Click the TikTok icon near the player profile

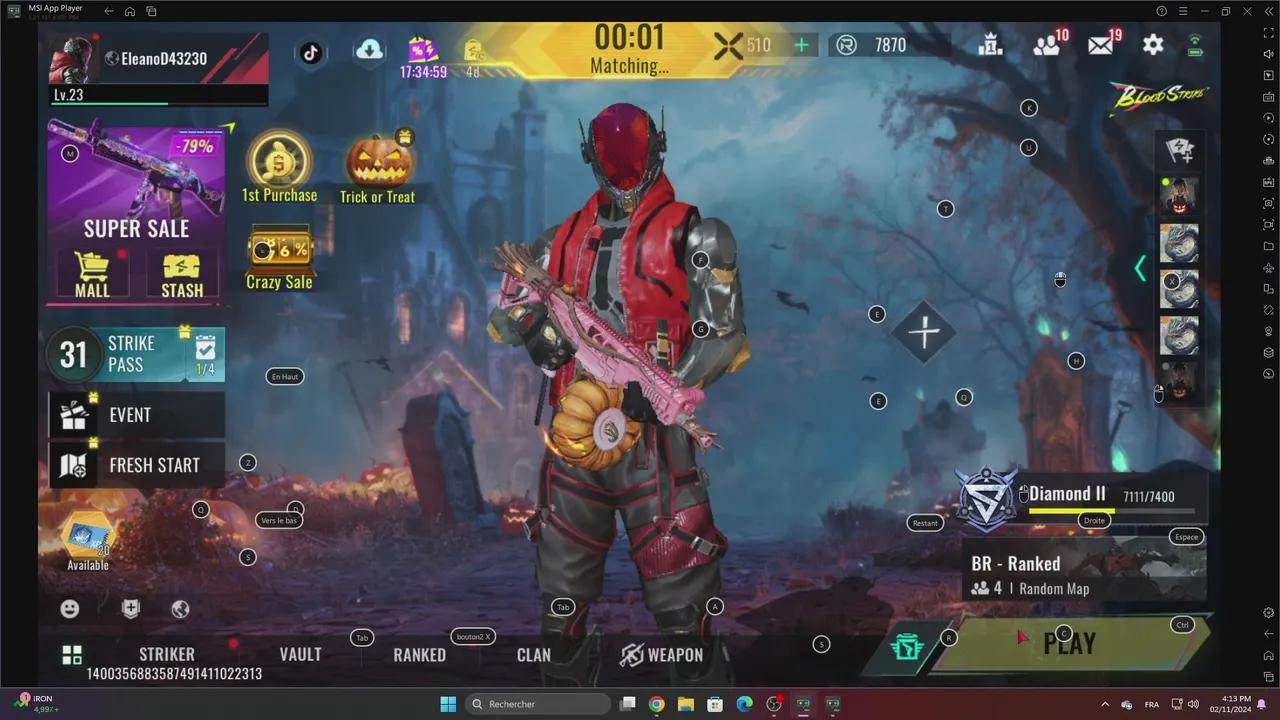click(x=310, y=54)
